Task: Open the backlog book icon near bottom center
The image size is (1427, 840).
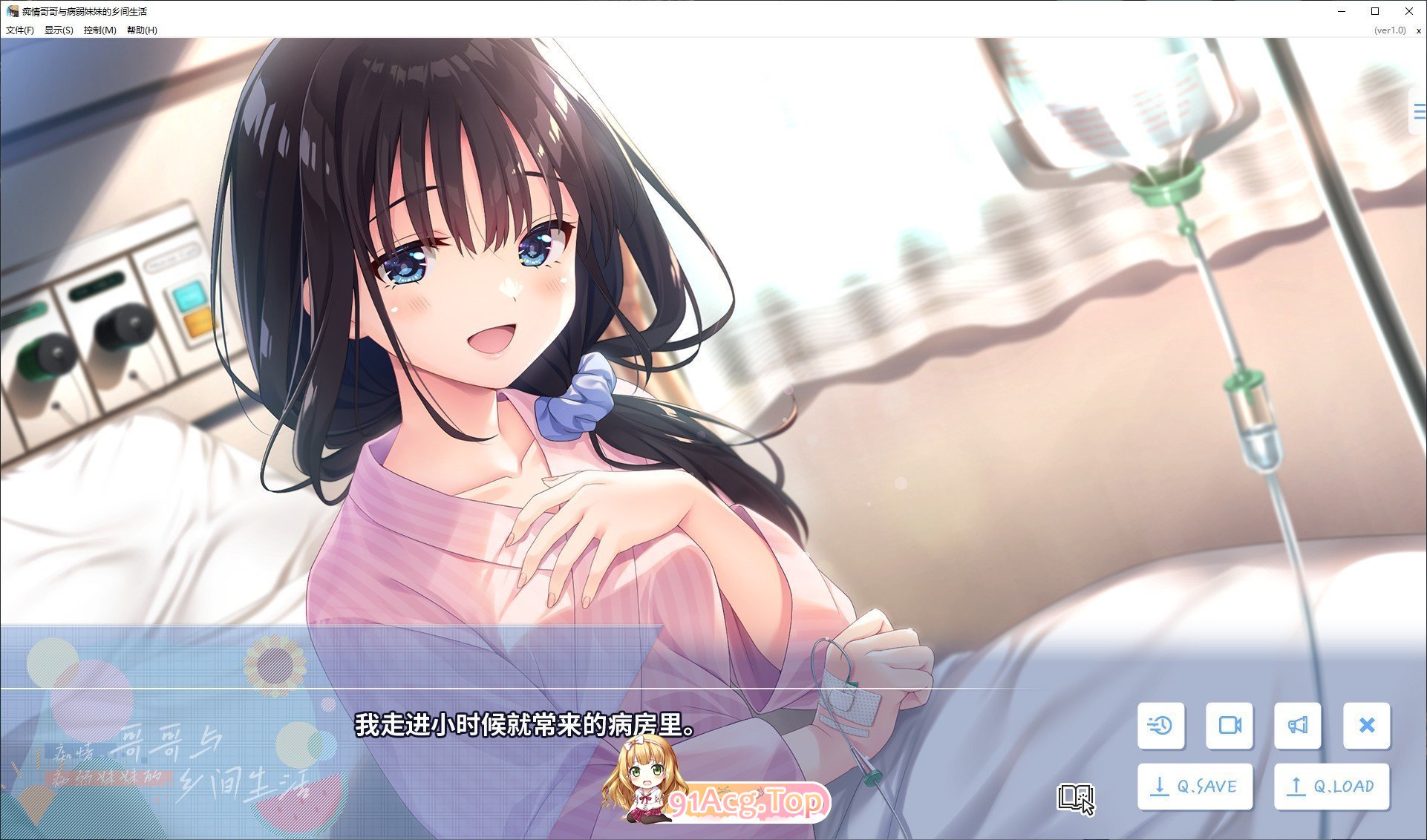Action: pos(1076,797)
